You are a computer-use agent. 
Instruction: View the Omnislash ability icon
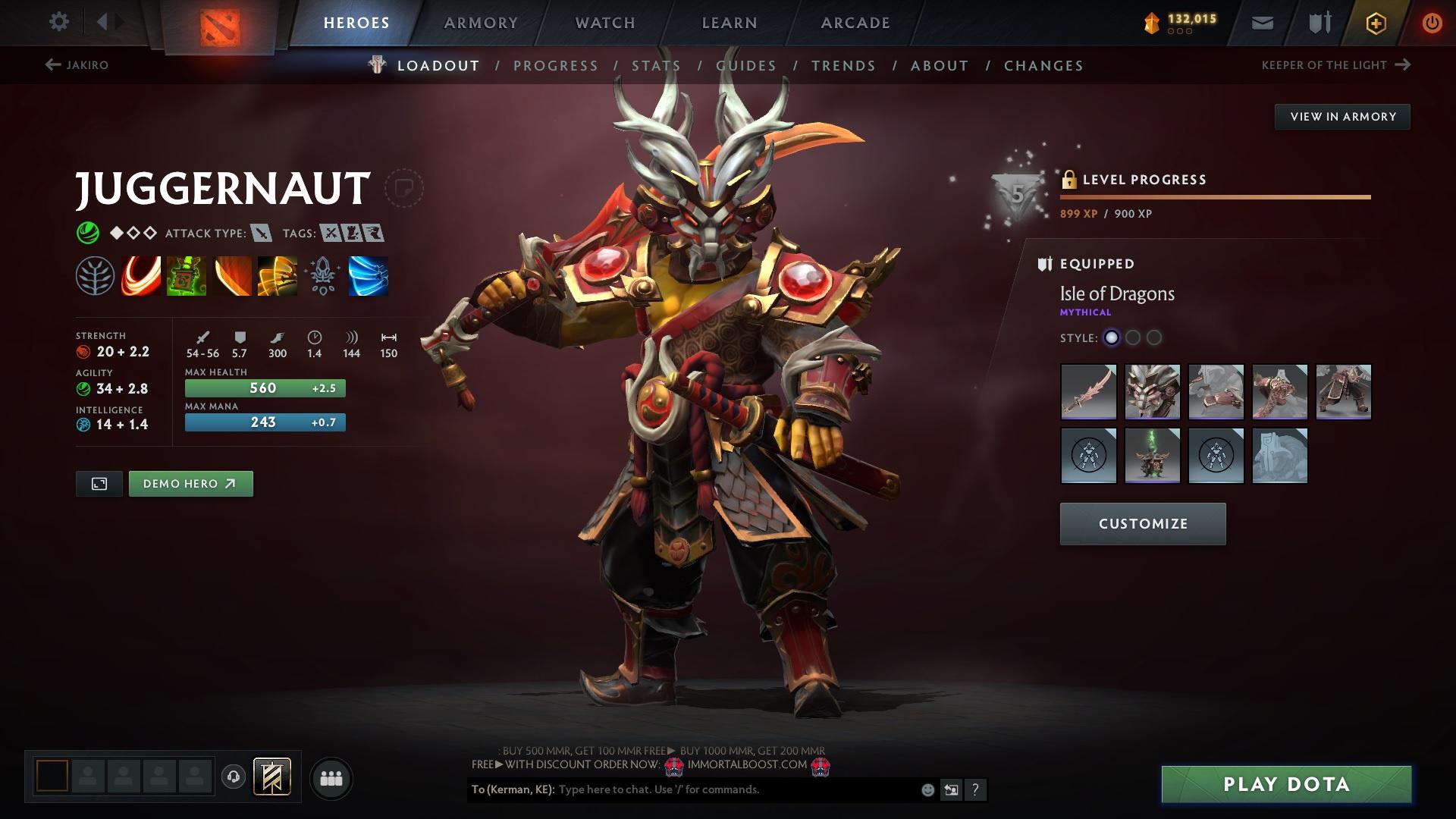275,276
